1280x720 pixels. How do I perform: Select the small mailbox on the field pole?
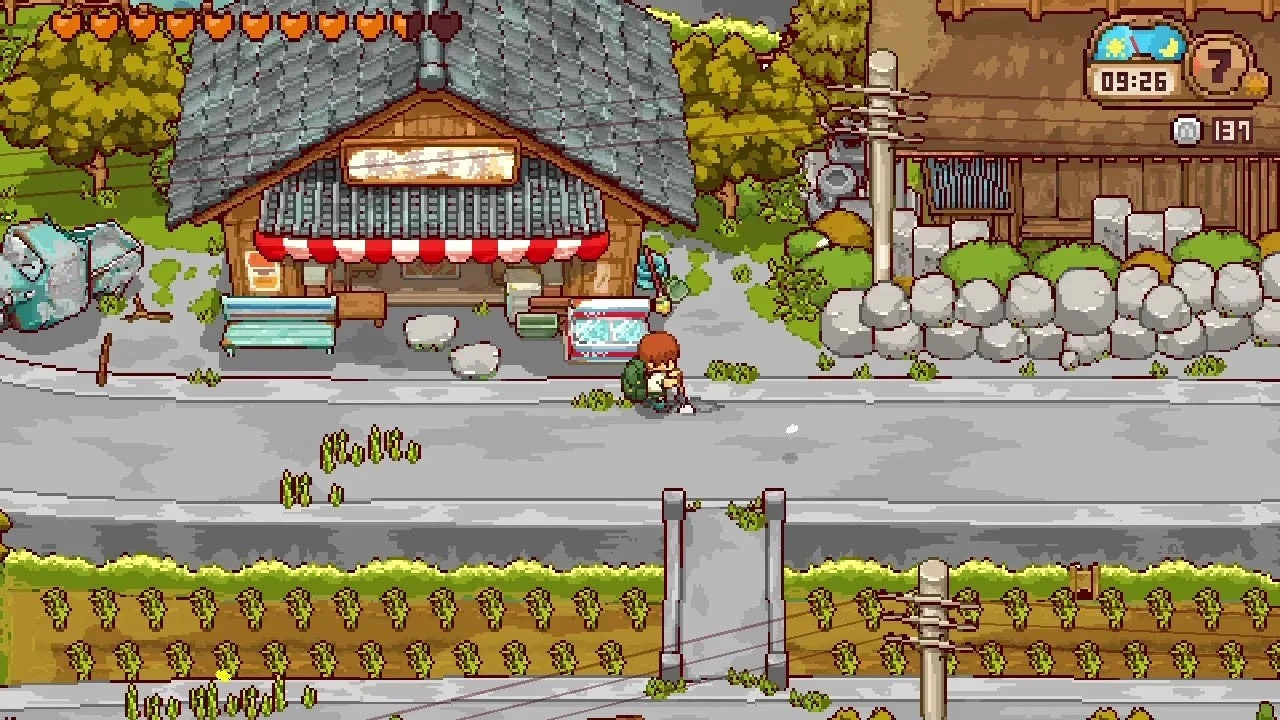pos(1078,578)
